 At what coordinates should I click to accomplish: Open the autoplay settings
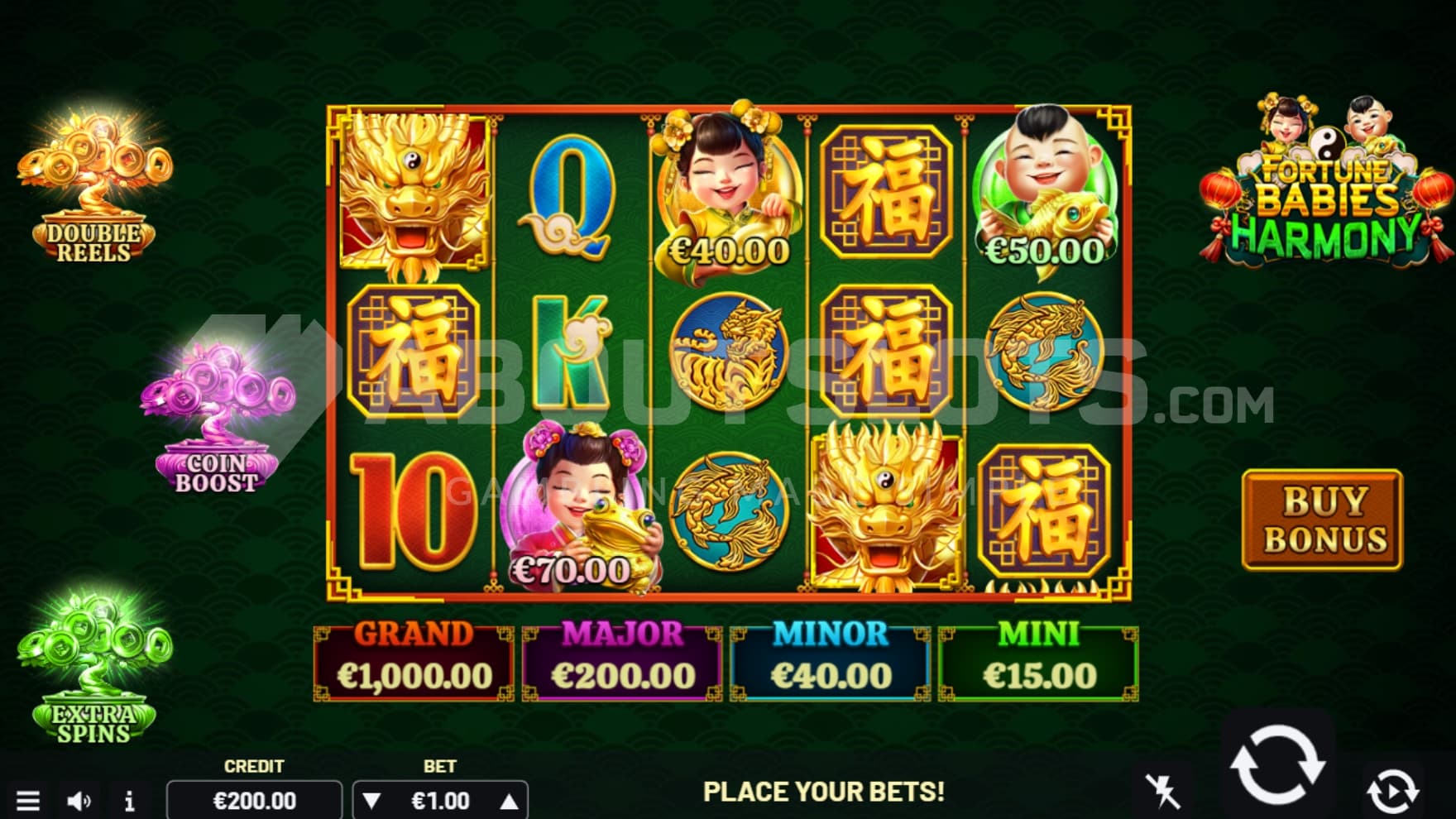(x=1392, y=791)
